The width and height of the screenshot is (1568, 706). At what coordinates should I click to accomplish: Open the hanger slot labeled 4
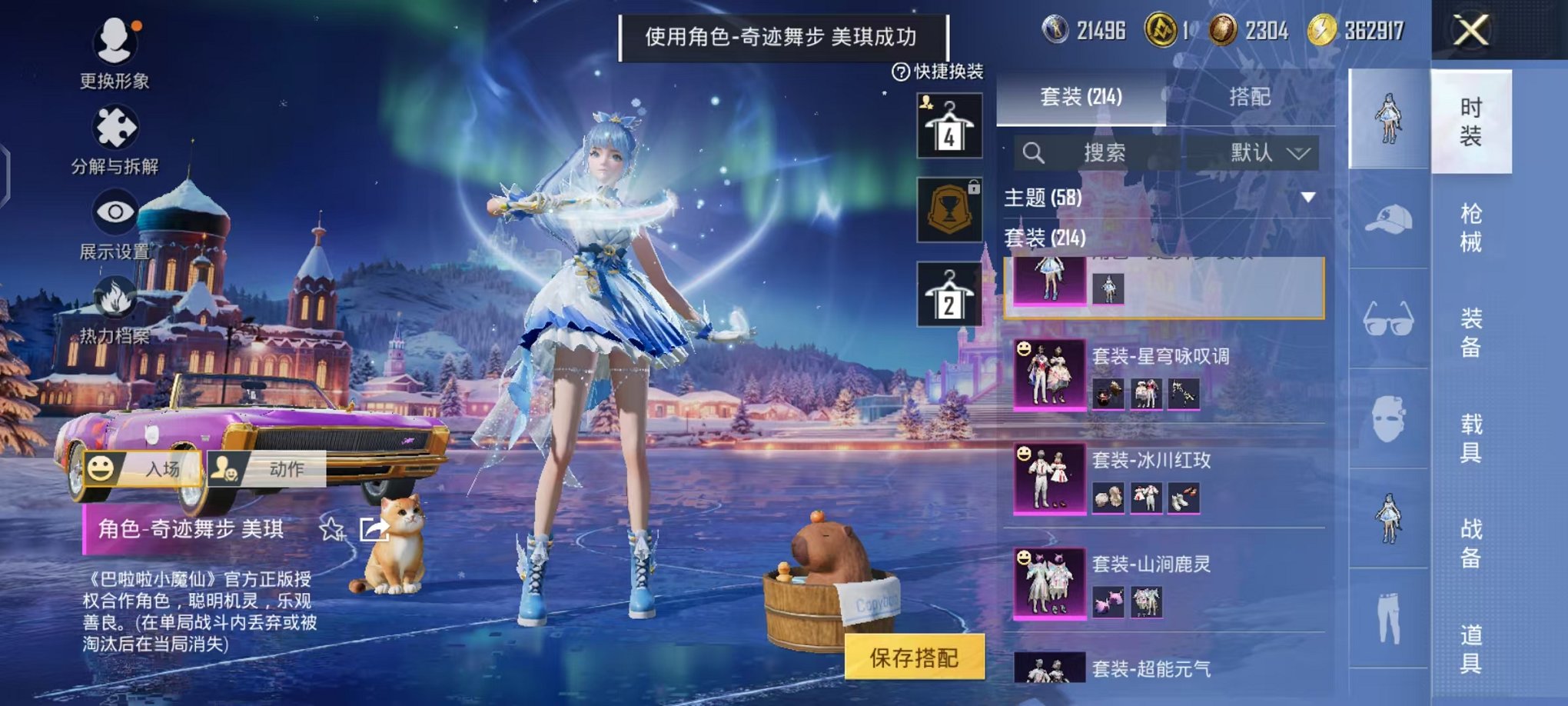pos(948,127)
